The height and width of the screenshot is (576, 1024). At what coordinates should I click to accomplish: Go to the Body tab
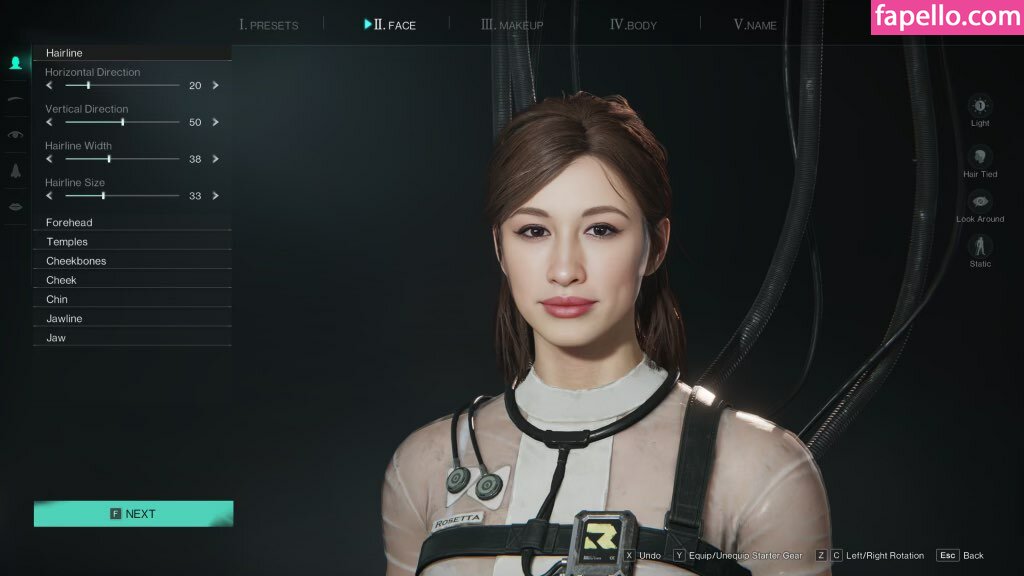[x=634, y=25]
